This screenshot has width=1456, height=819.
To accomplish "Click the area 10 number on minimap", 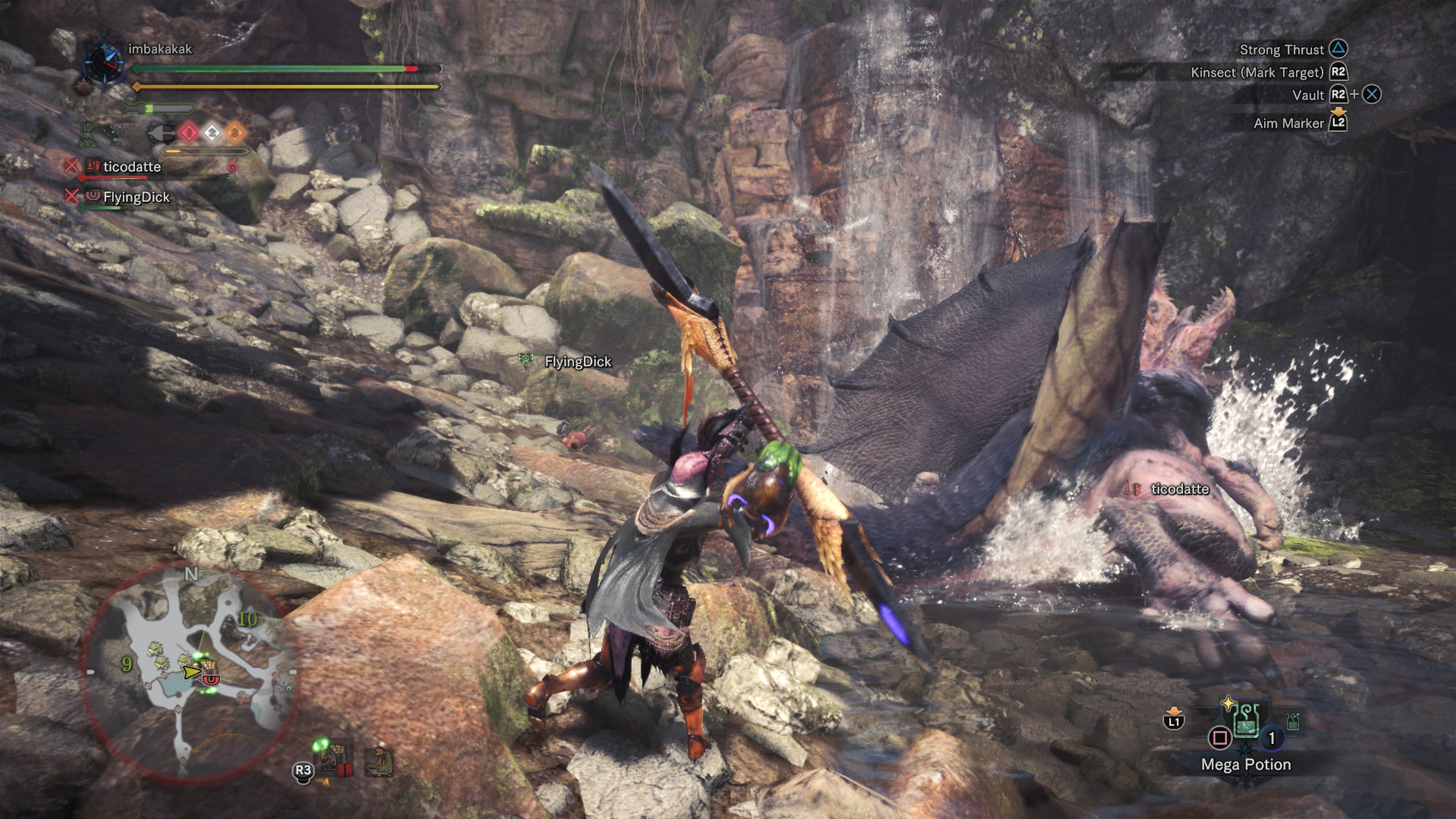I will click(247, 620).
